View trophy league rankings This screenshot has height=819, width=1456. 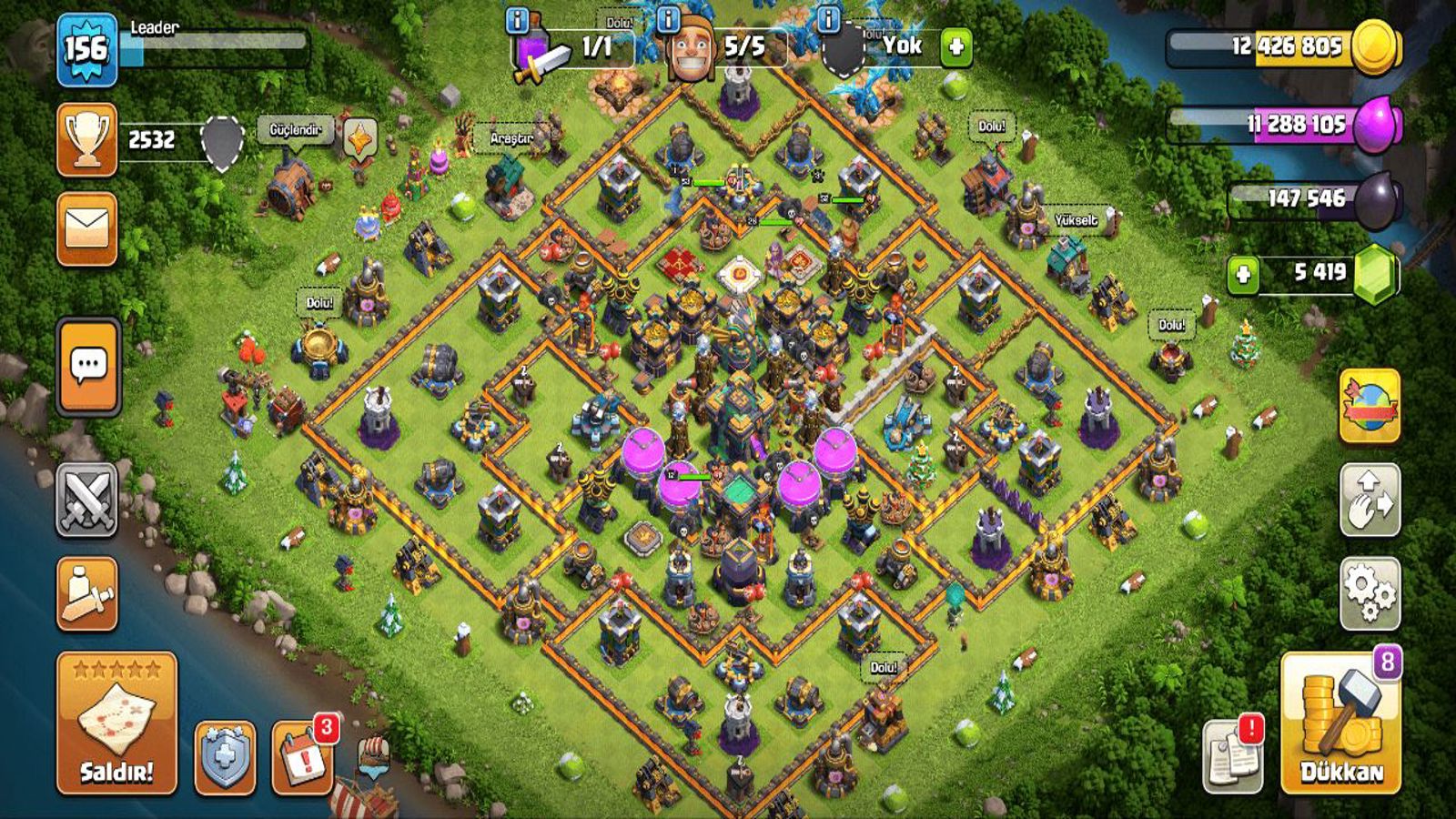tap(87, 140)
